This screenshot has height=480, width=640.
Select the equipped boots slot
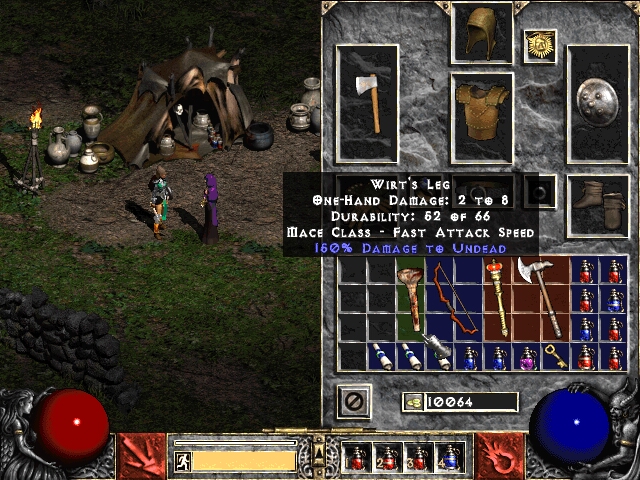598,203
